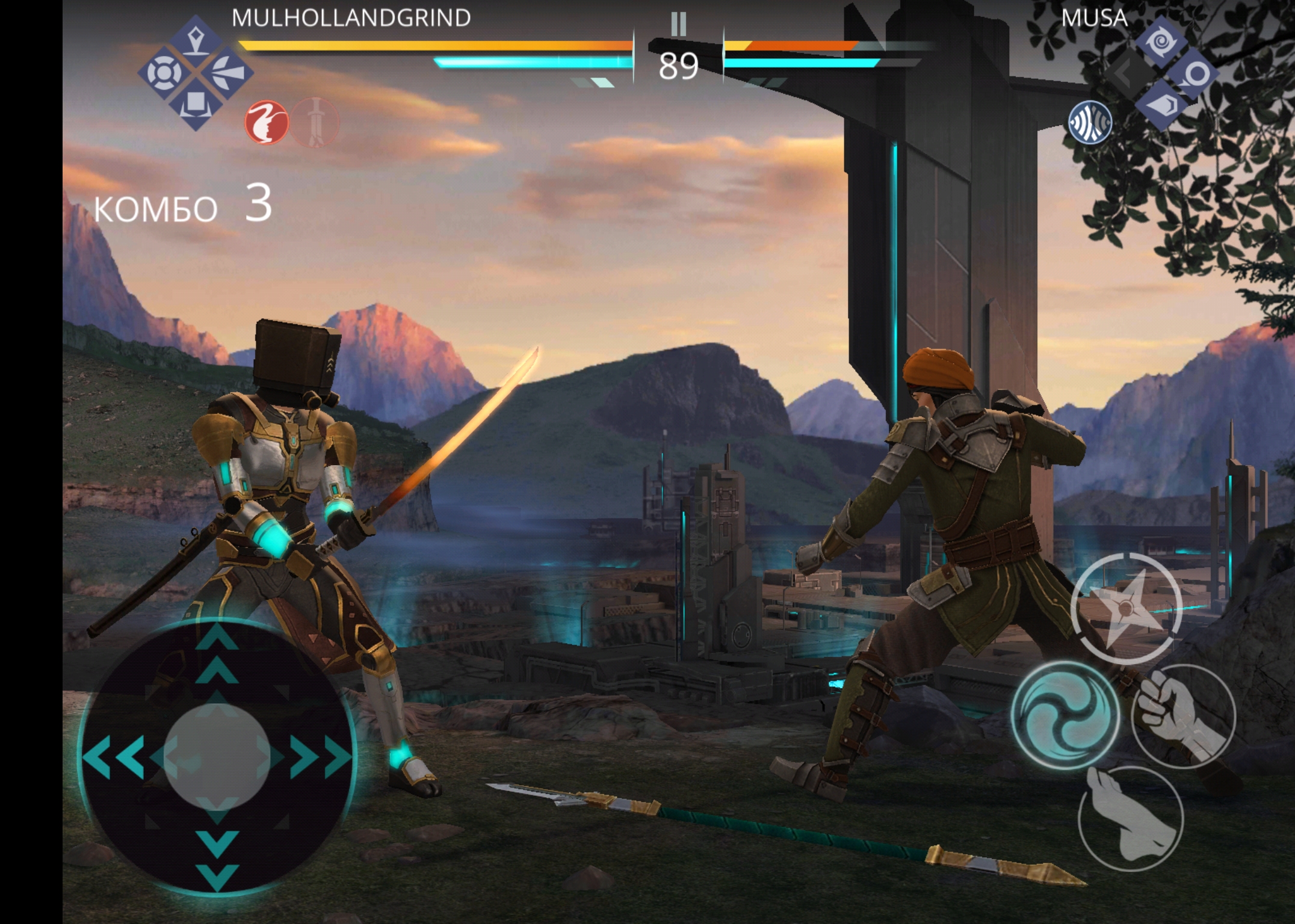Select the red swan perk icon
Screen dimensions: 1295x924
(x=267, y=122)
